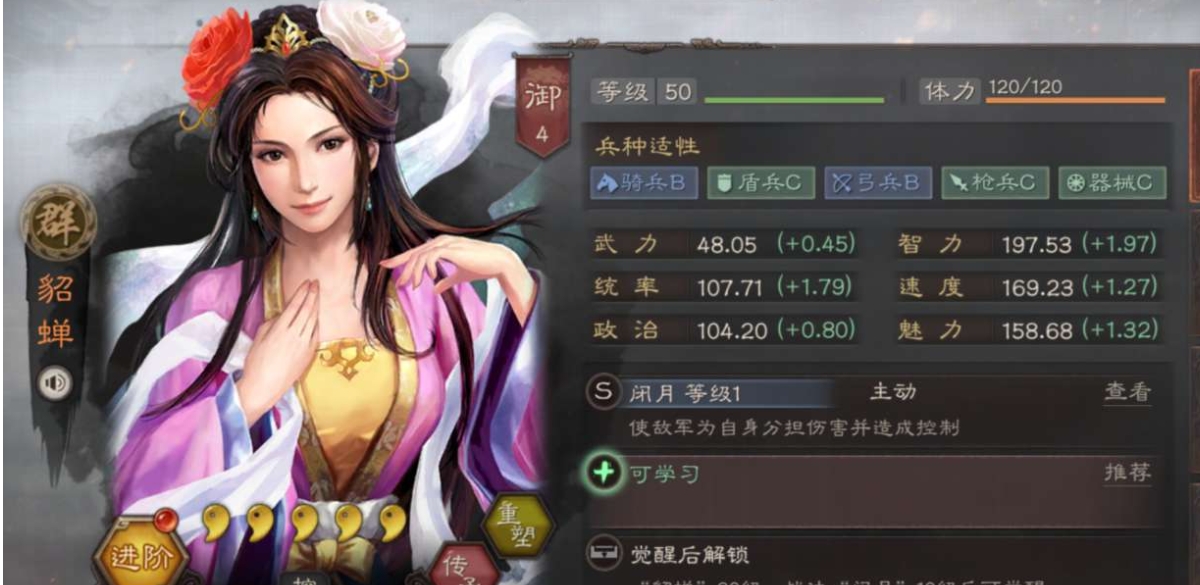The image size is (1200, 585).
Task: Open the 推荐 skill recommendations
Action: [x=1127, y=473]
